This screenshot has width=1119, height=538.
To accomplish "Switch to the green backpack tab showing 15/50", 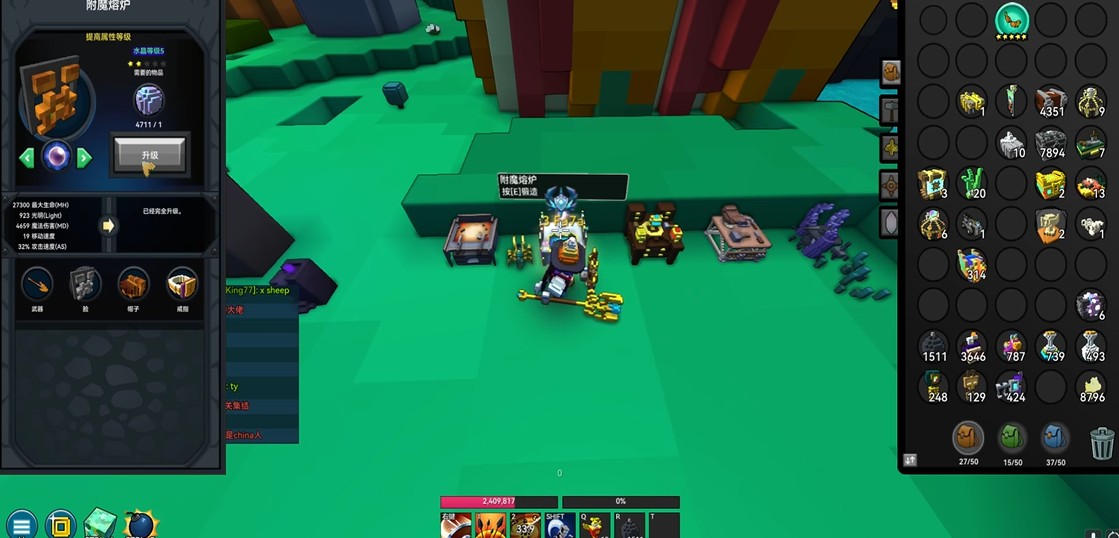I will [x=1012, y=438].
